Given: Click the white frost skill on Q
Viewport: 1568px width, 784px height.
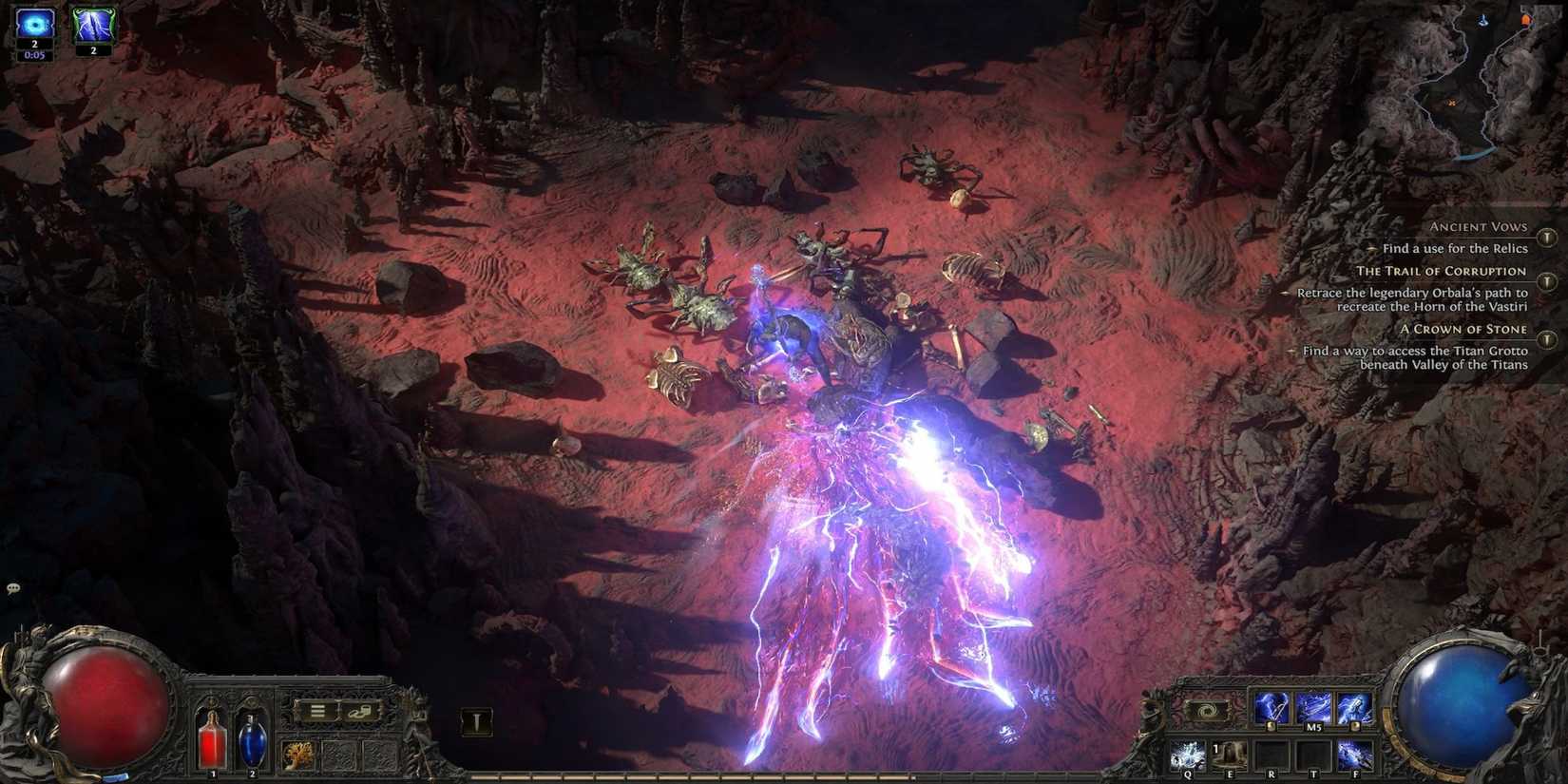Looking at the screenshot, I should [x=1187, y=755].
